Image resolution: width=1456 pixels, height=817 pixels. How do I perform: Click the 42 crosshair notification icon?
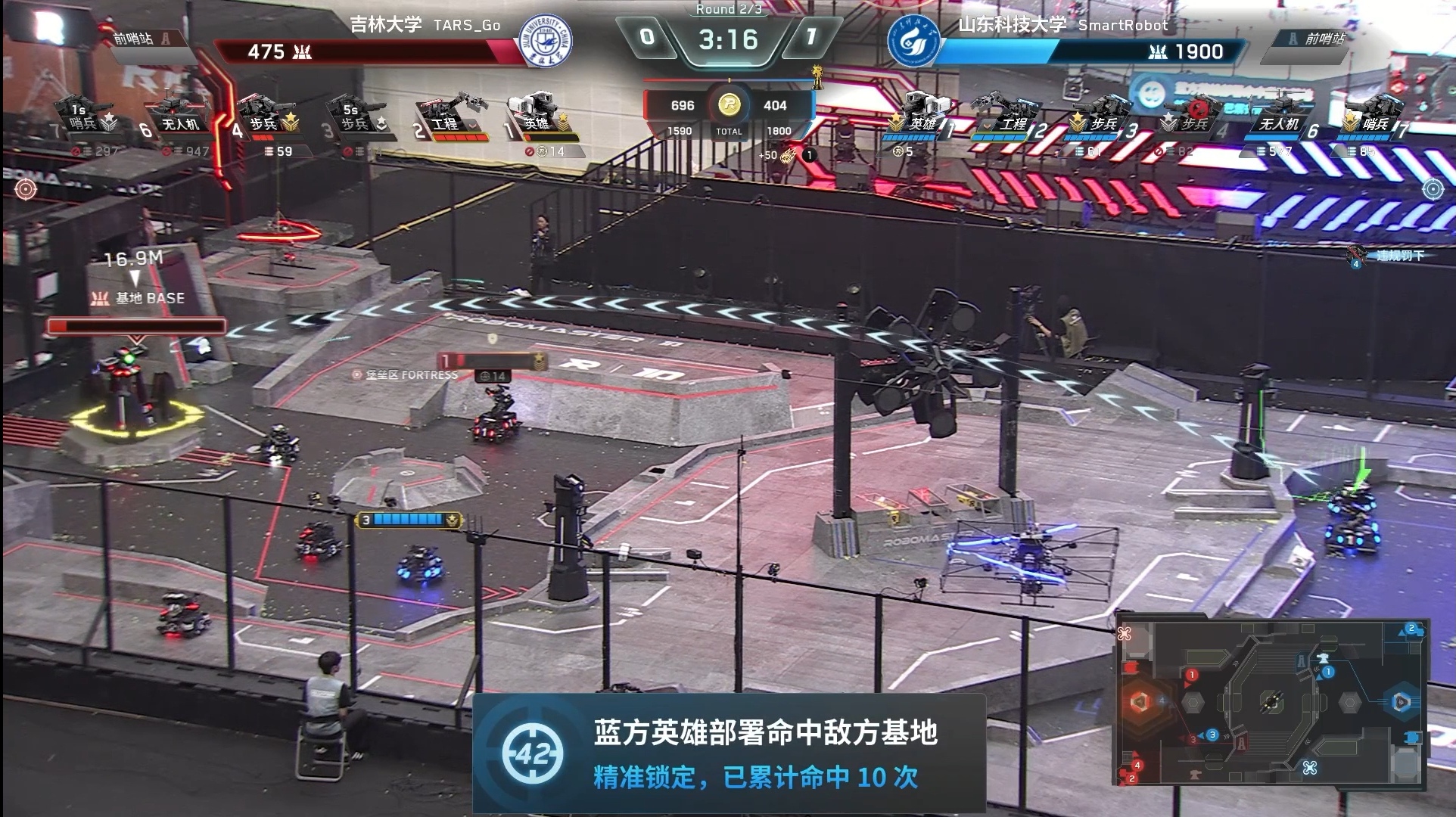tap(532, 753)
